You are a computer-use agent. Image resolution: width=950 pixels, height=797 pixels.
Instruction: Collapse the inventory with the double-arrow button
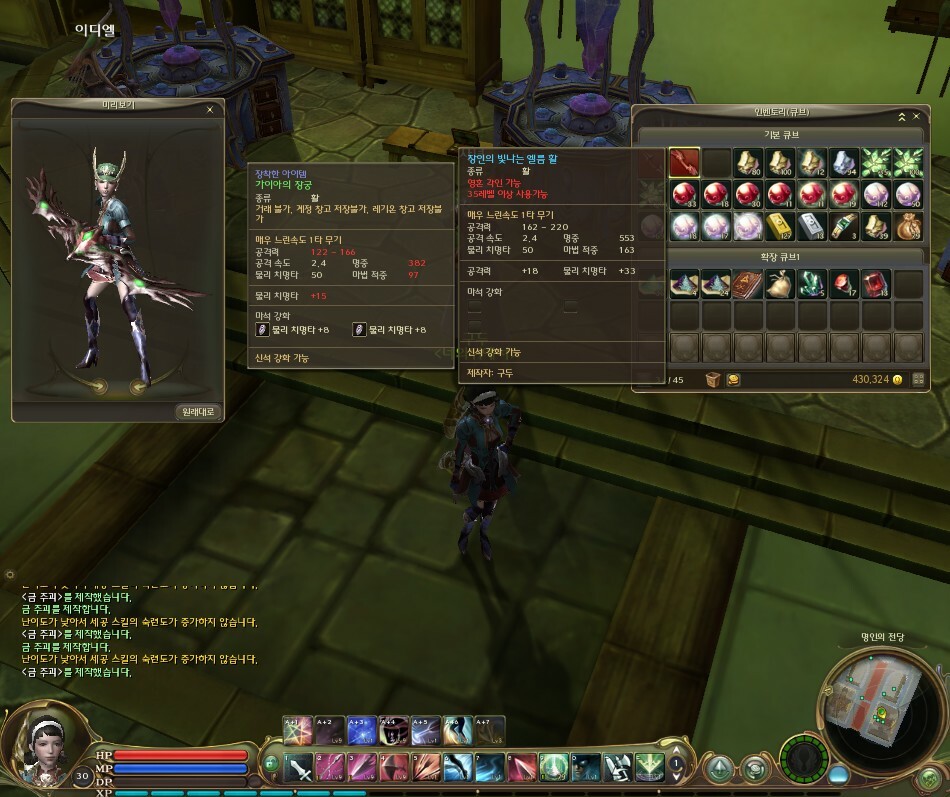pos(901,116)
